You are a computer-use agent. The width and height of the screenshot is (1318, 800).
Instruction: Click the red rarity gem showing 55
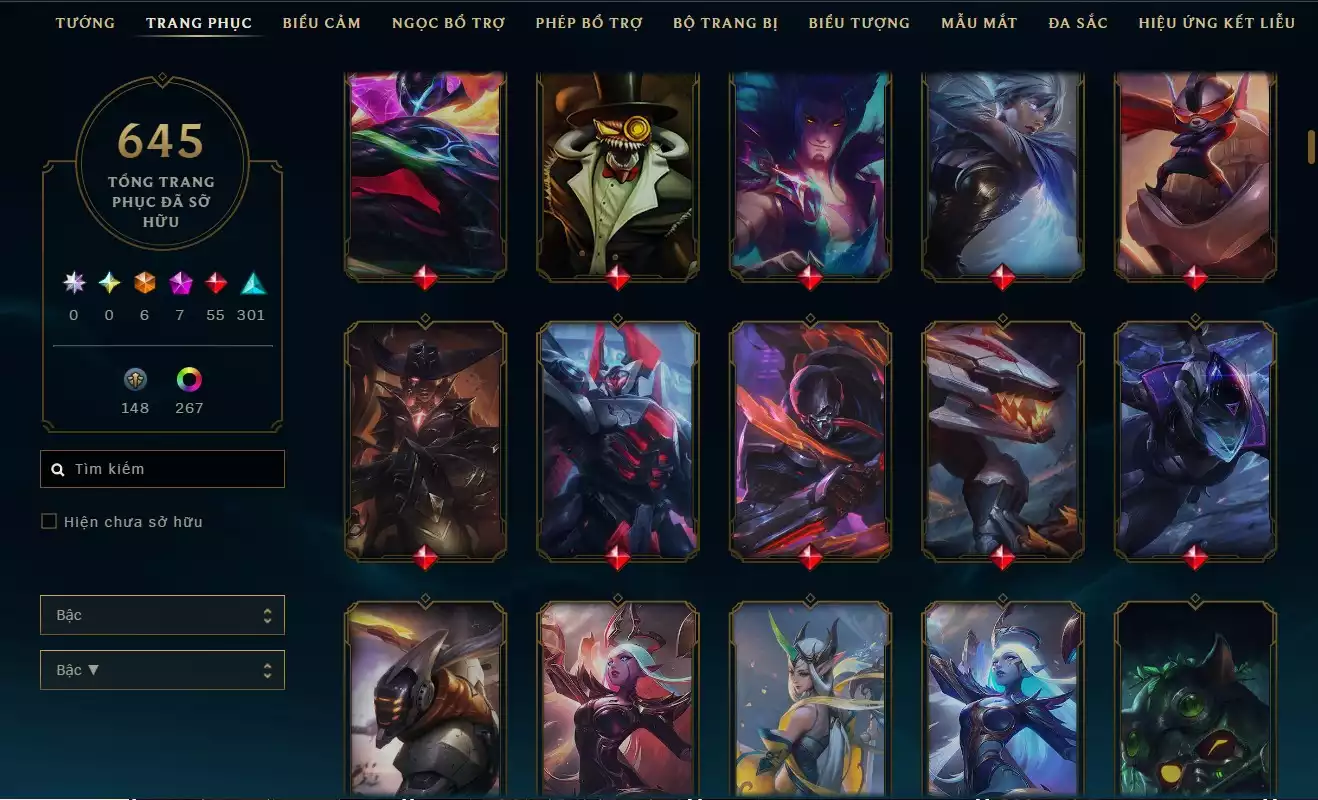(x=215, y=284)
